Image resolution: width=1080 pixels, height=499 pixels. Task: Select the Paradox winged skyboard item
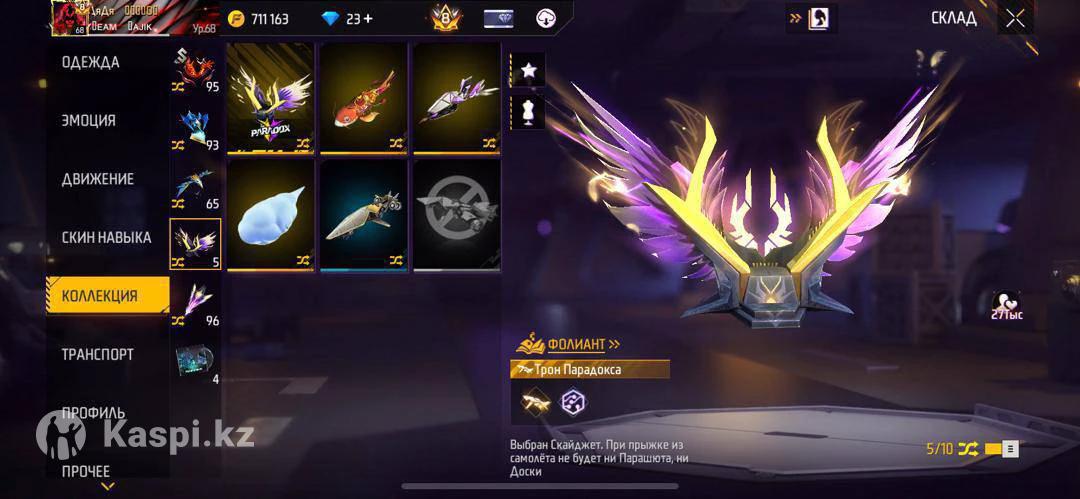pyautogui.click(x=270, y=98)
